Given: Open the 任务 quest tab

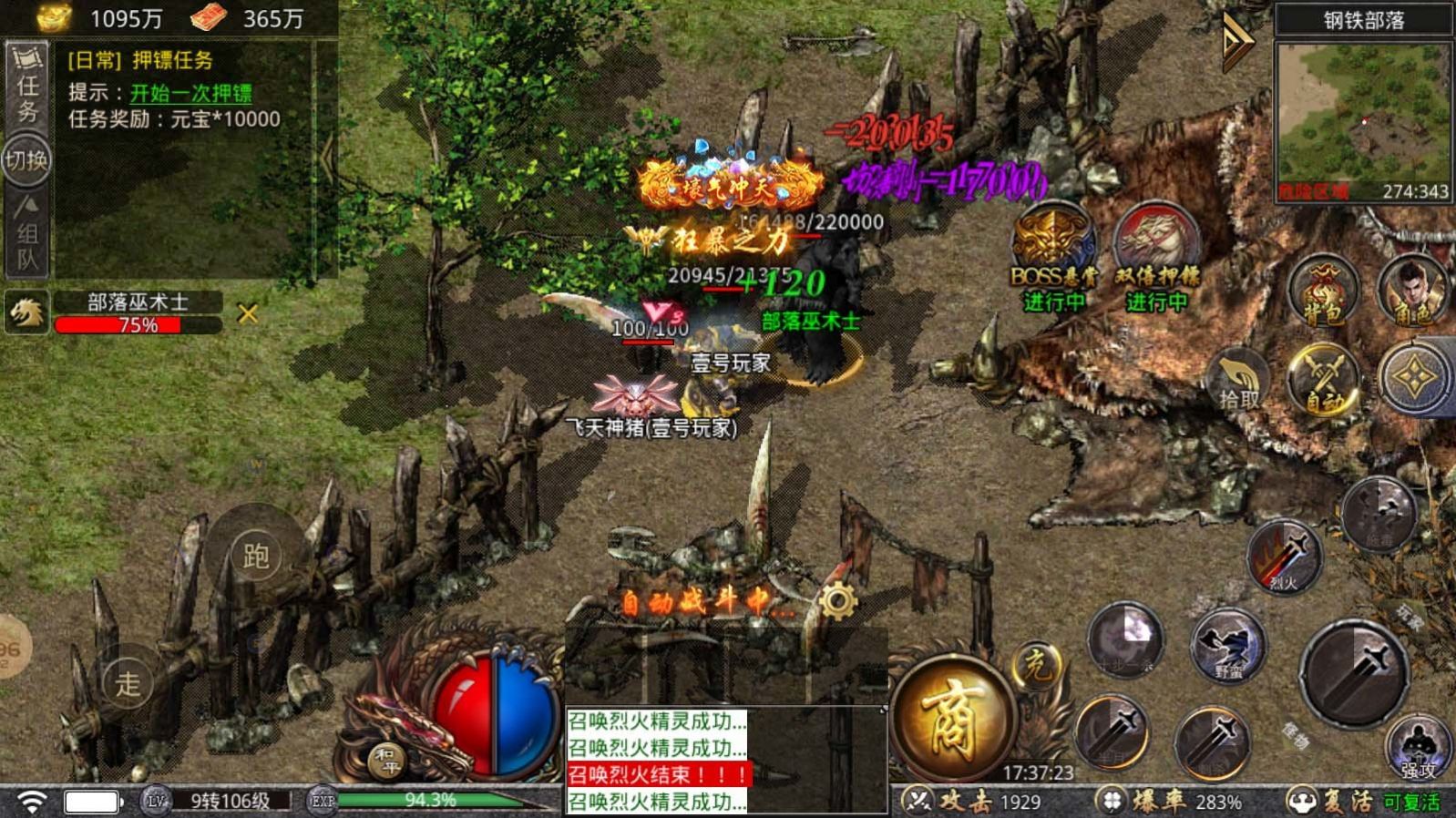Looking at the screenshot, I should 27,87.
